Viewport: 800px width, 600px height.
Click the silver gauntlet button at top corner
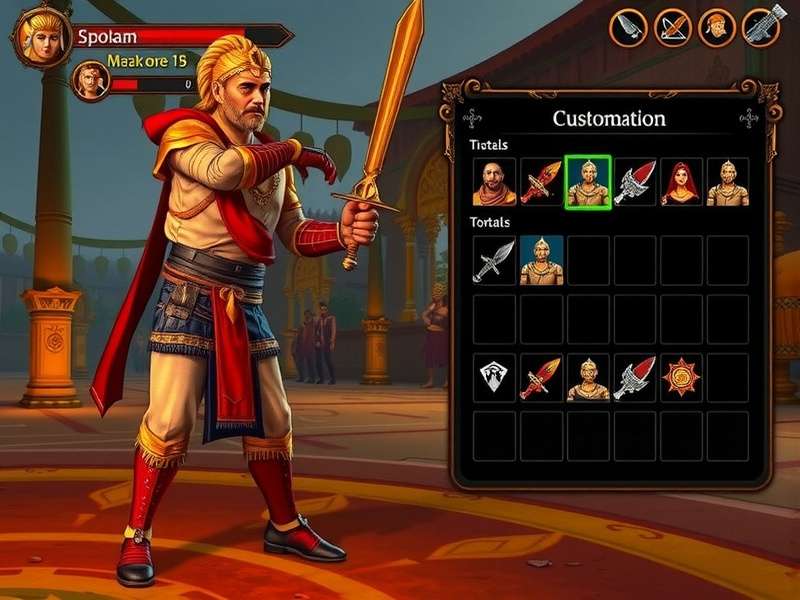762,27
